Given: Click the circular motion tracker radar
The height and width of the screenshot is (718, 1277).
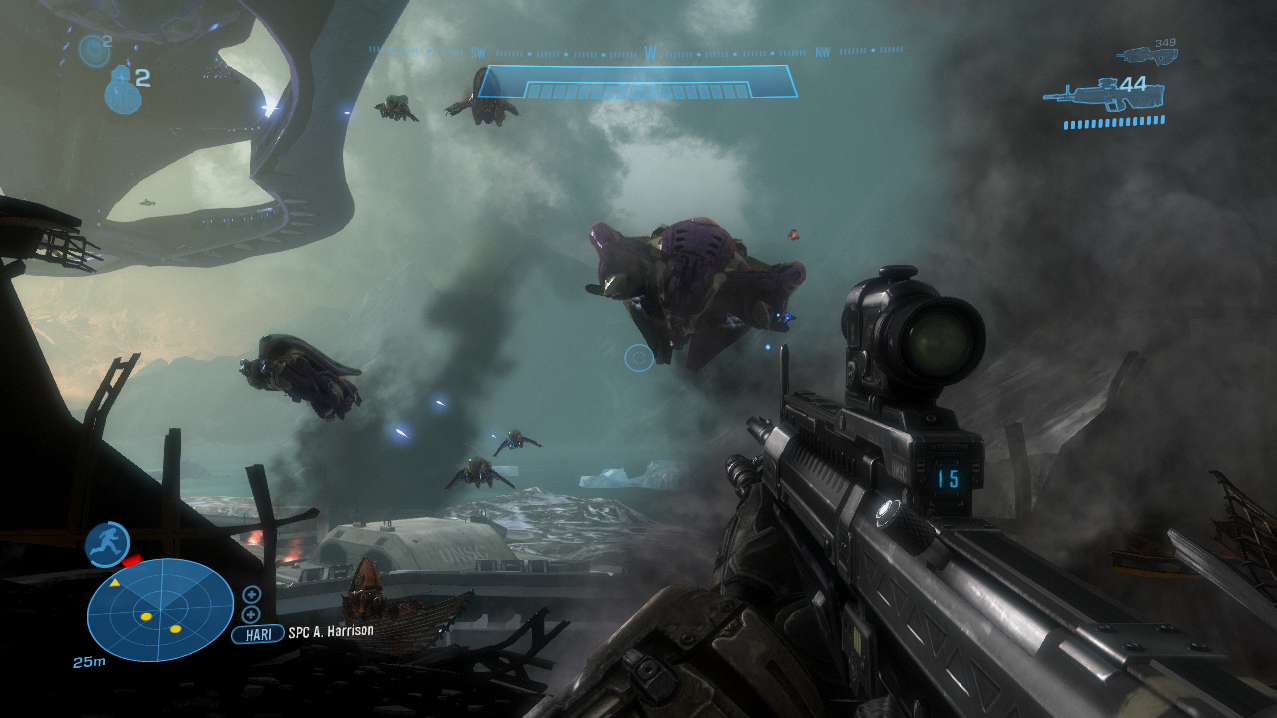Looking at the screenshot, I should click(160, 610).
